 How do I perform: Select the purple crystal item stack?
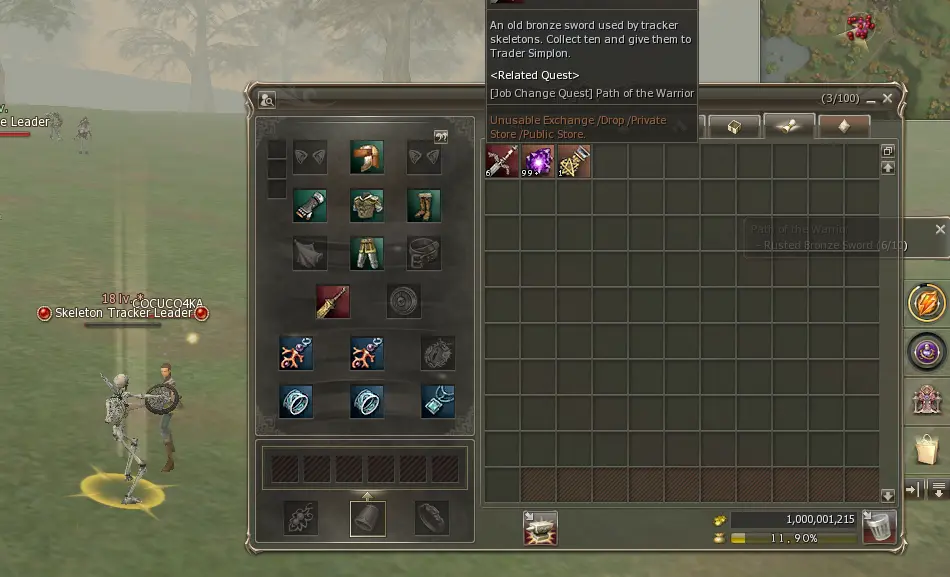[x=538, y=161]
